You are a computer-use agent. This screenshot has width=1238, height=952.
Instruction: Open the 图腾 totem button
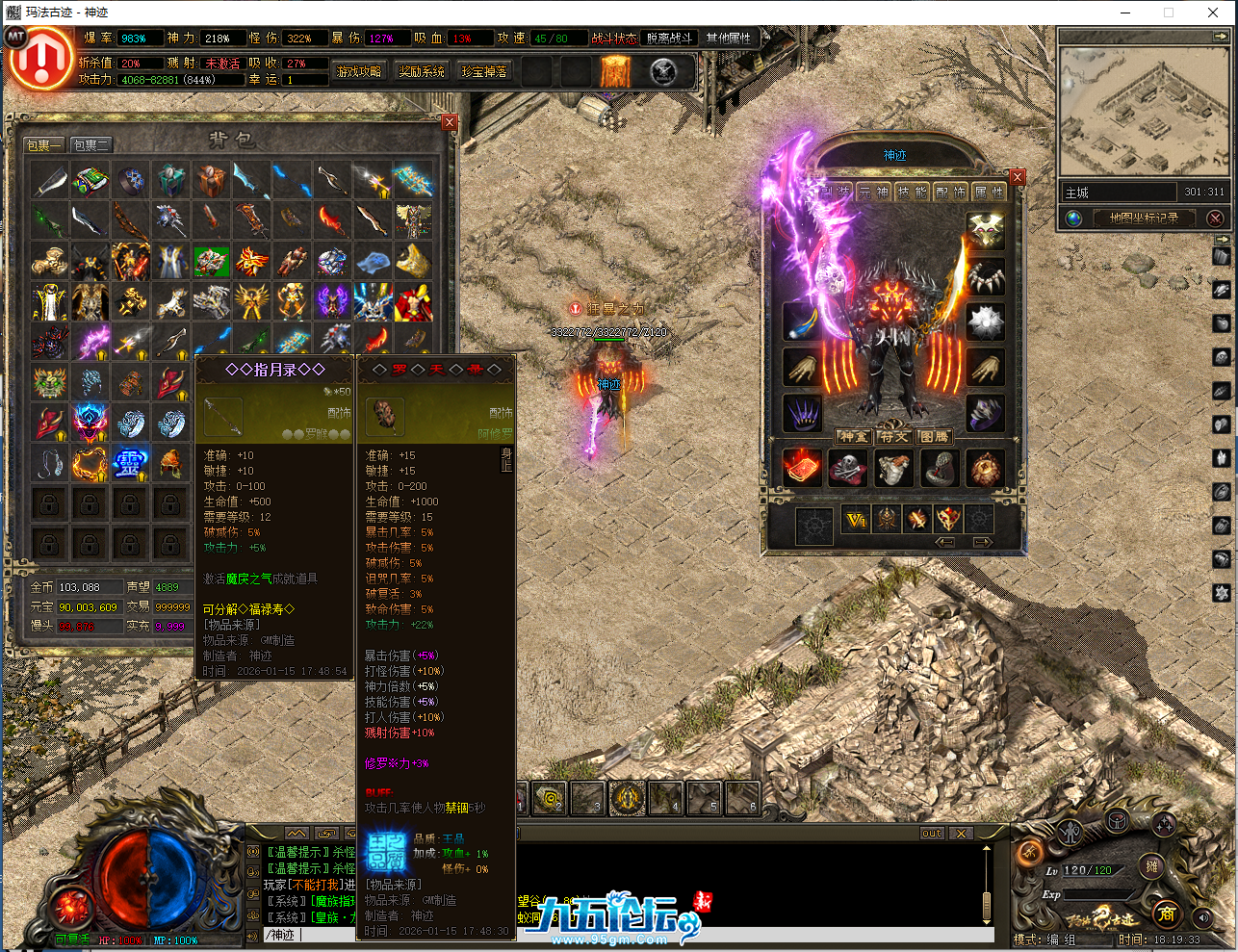point(934,437)
